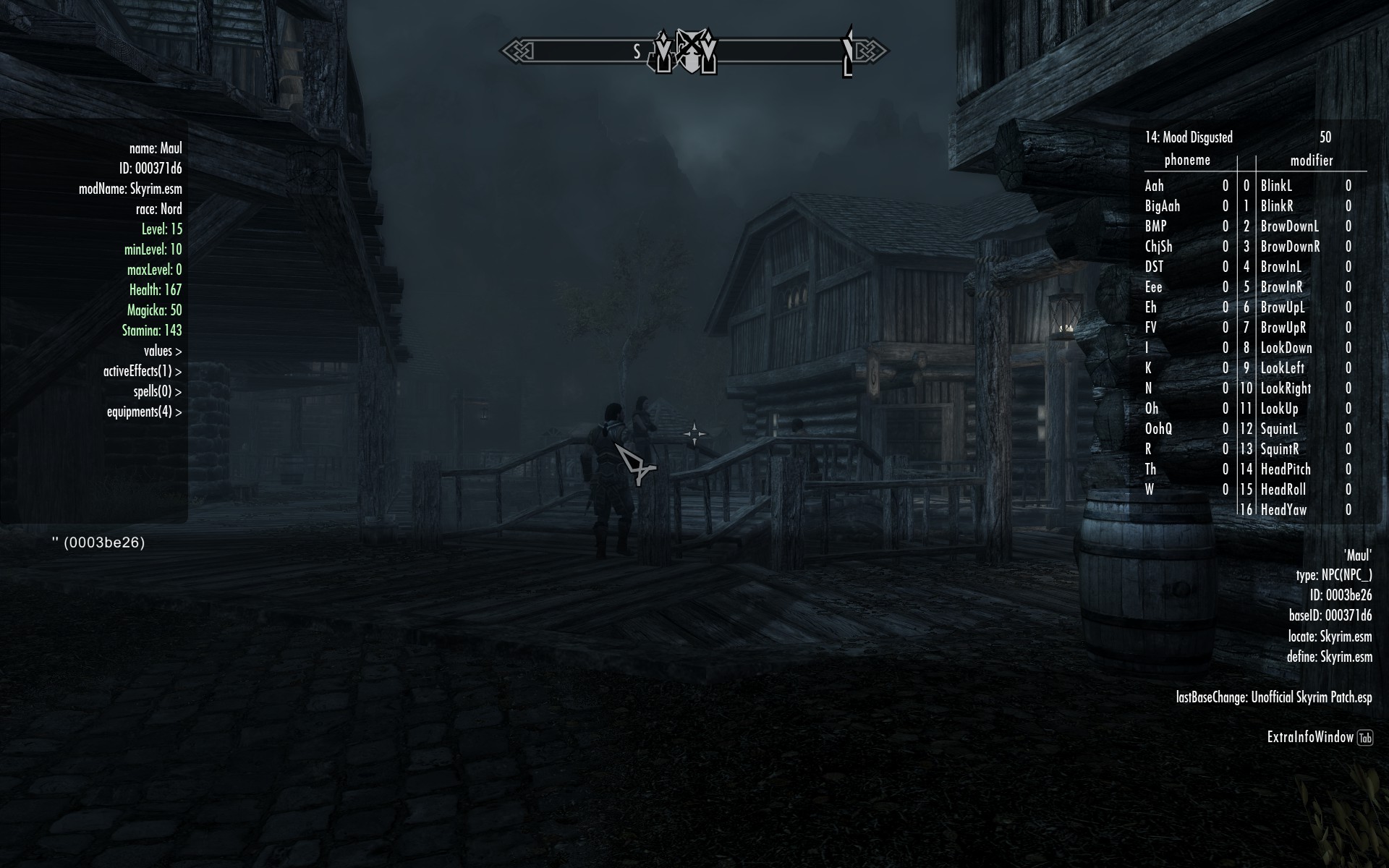Click the Mood Disgusted value of 50

coord(1325,137)
